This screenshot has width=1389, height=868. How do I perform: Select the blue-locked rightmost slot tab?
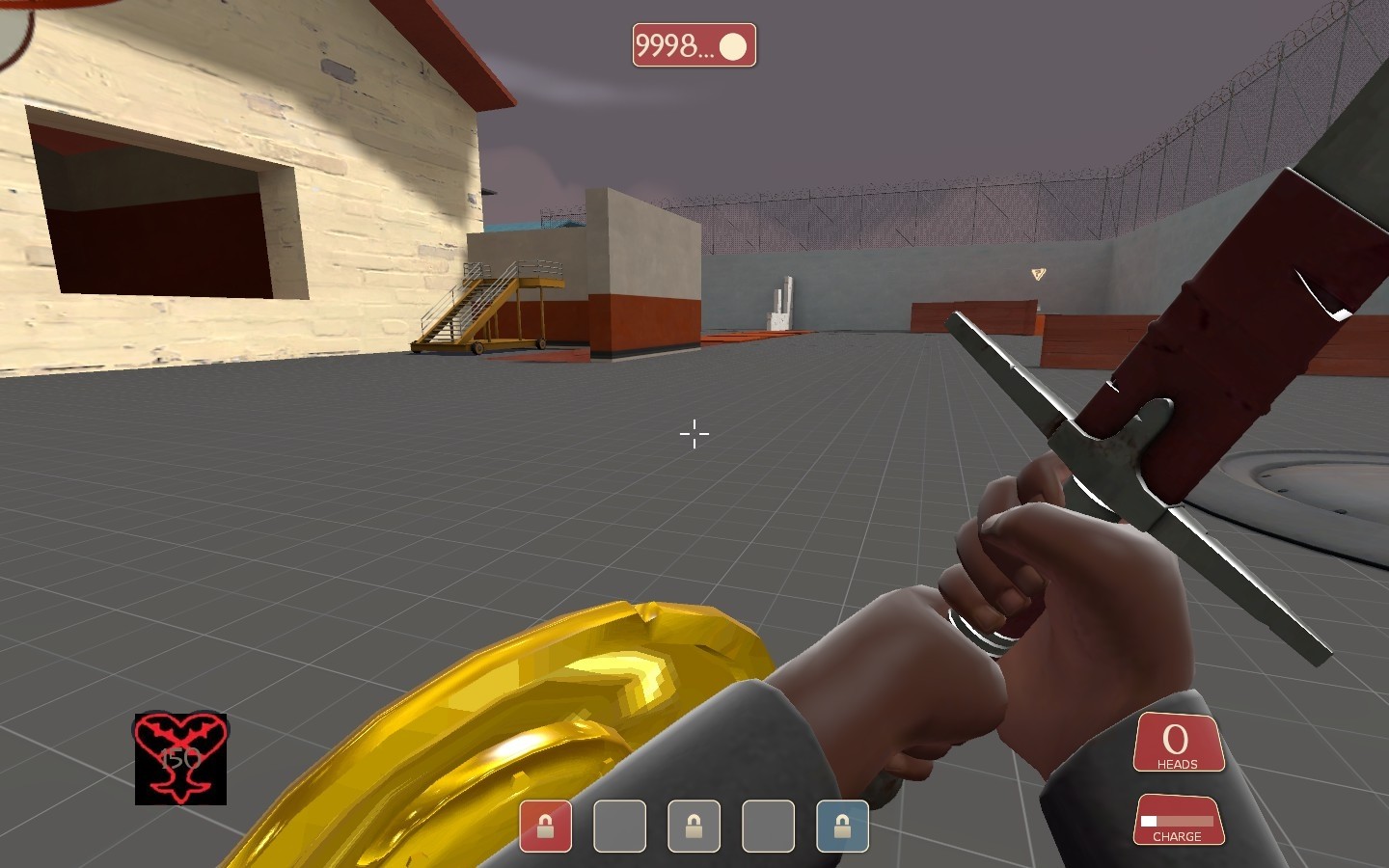pos(842,827)
